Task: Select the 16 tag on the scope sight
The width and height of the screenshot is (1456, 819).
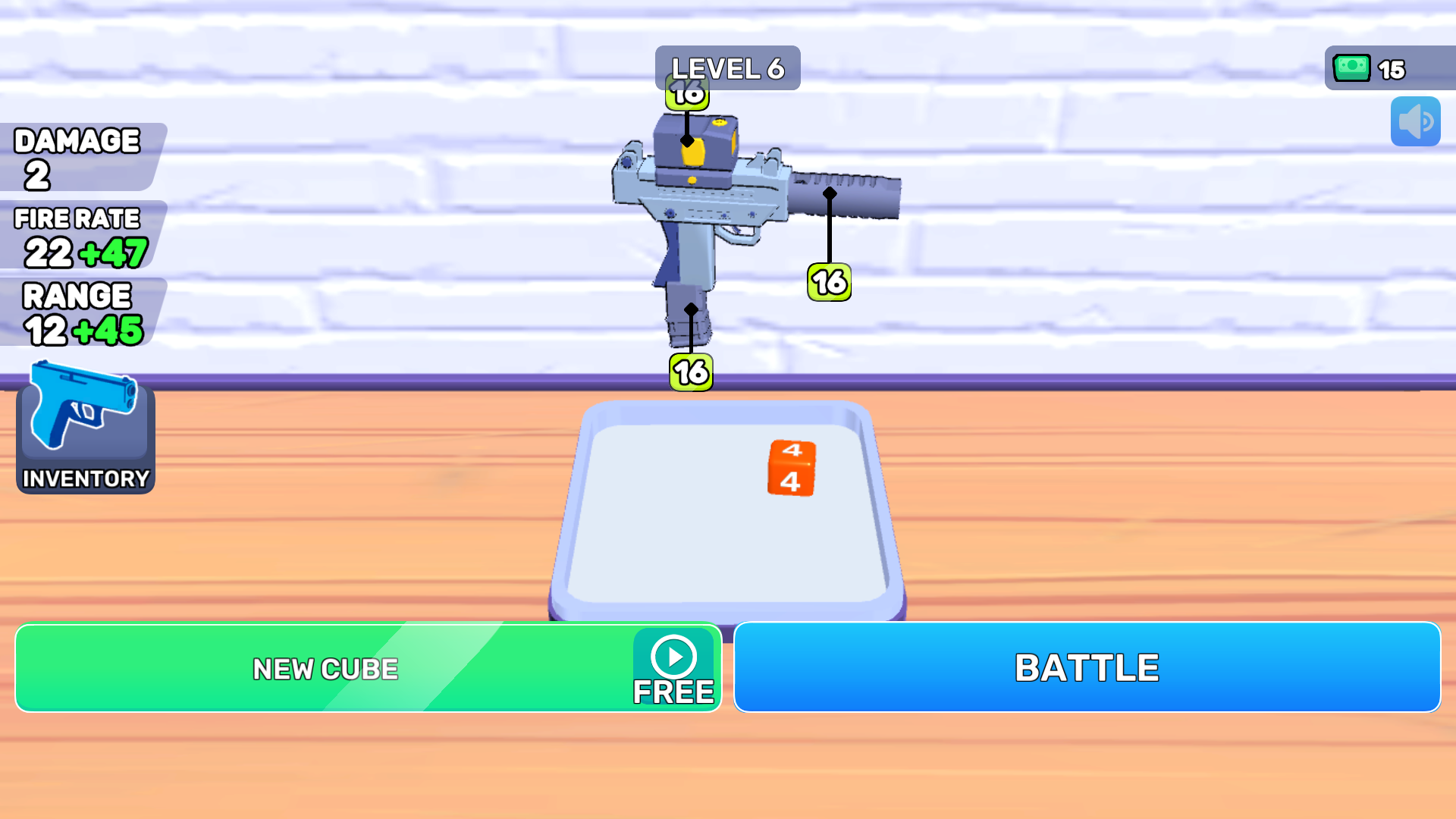Action: click(x=686, y=94)
